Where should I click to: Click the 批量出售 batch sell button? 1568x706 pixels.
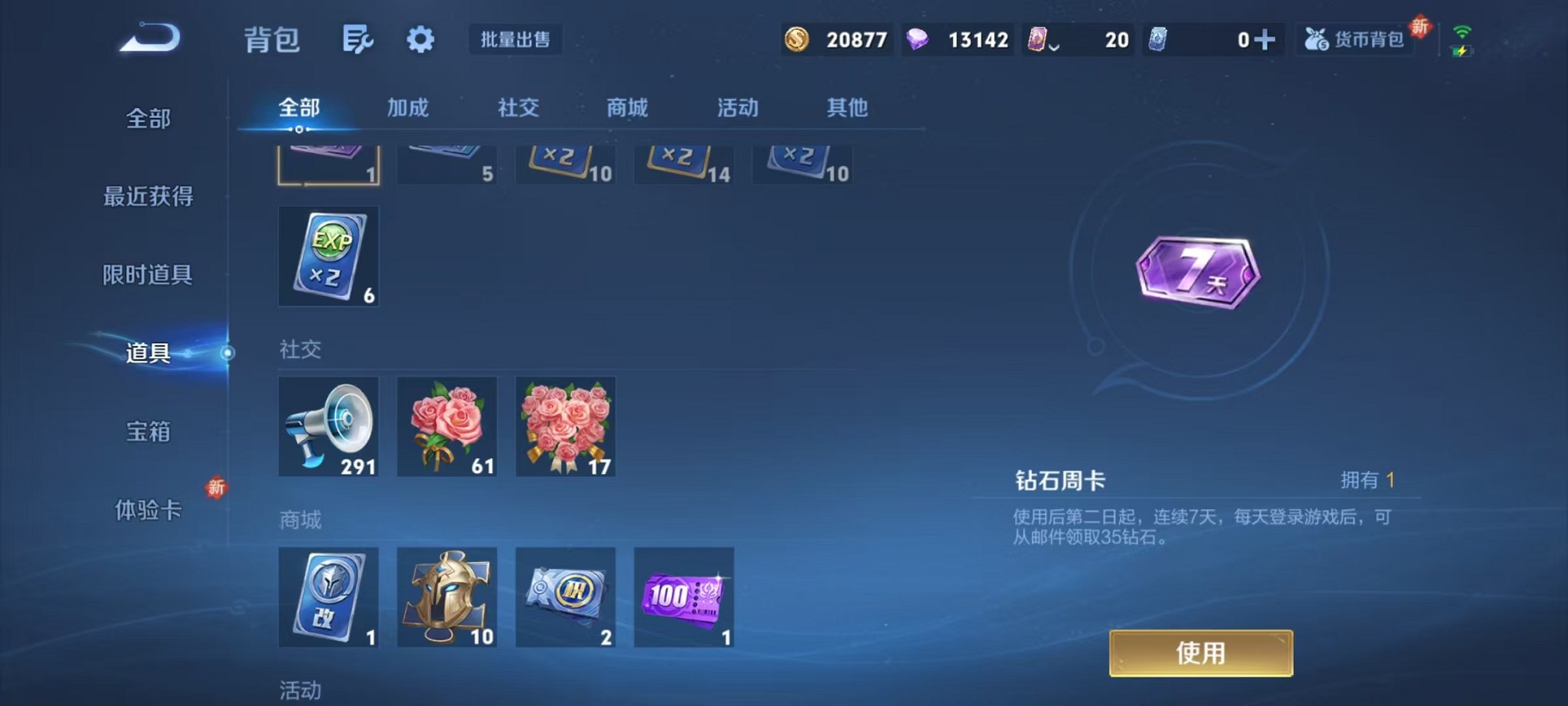pos(514,38)
